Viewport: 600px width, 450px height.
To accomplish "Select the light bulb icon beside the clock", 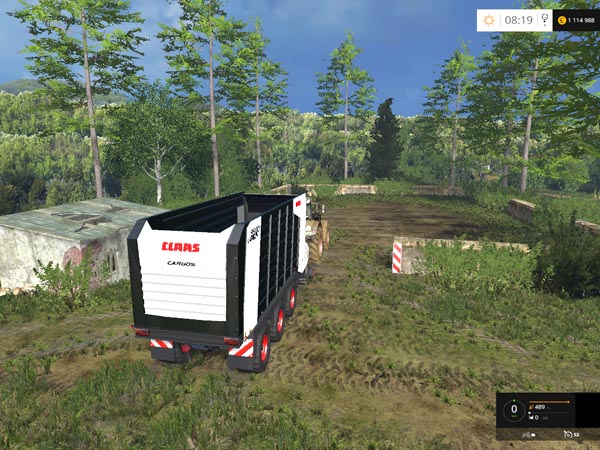I will [543, 19].
